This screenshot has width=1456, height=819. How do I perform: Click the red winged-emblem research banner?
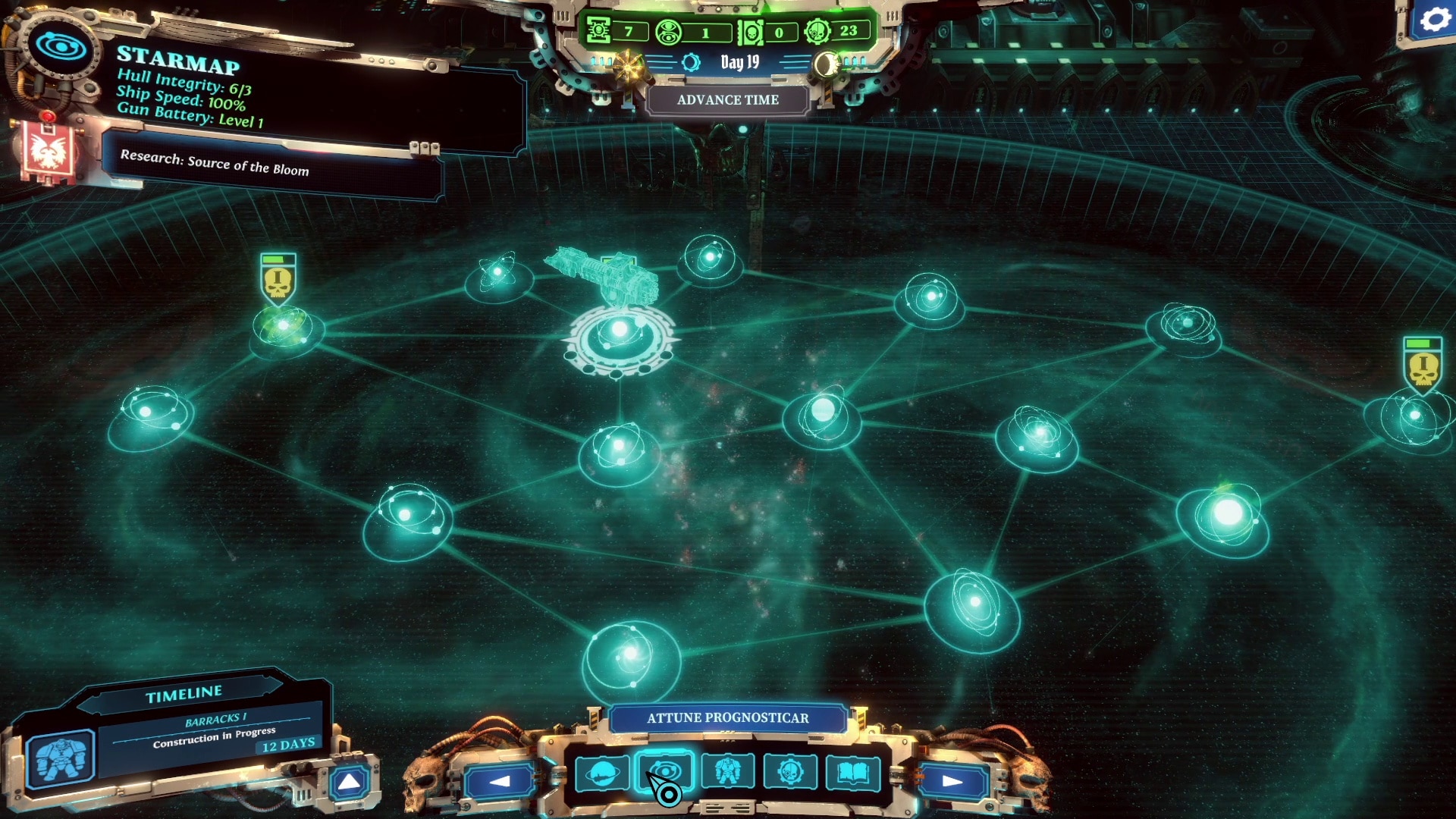(49, 152)
